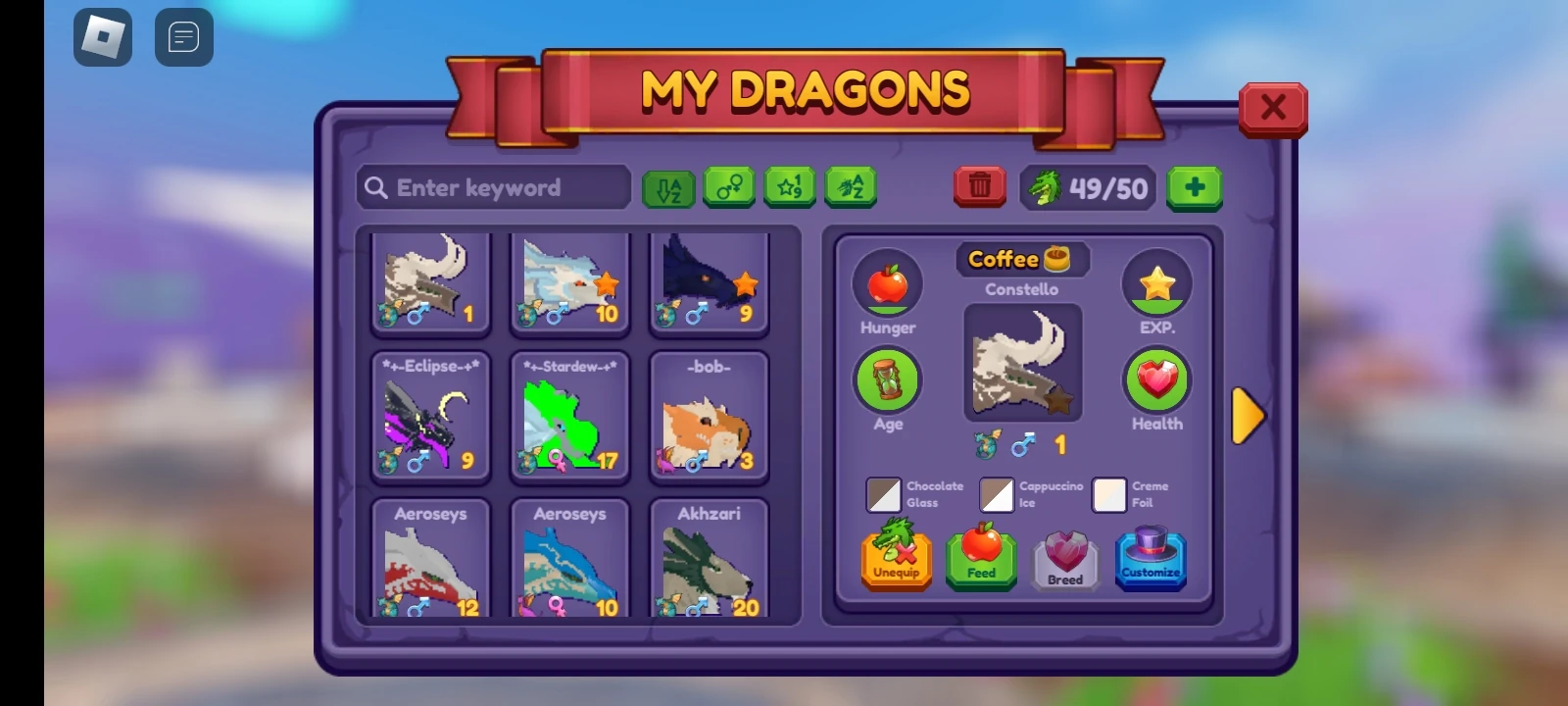
Task: Enable the Creme Foil skin
Action: (1109, 495)
